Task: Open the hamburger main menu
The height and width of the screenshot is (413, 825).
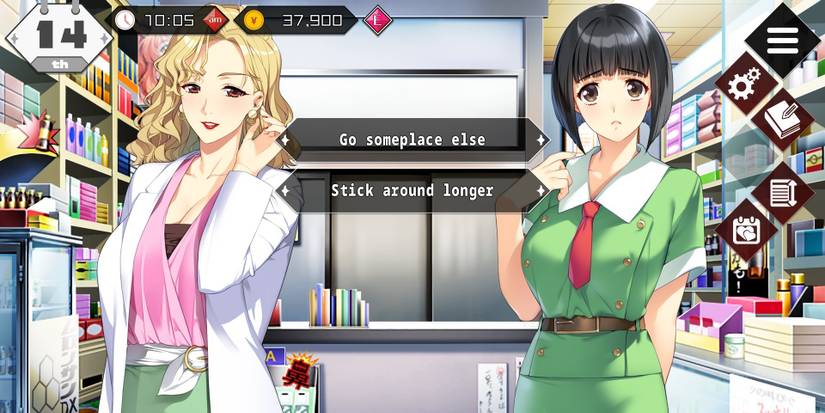Action: point(783,40)
